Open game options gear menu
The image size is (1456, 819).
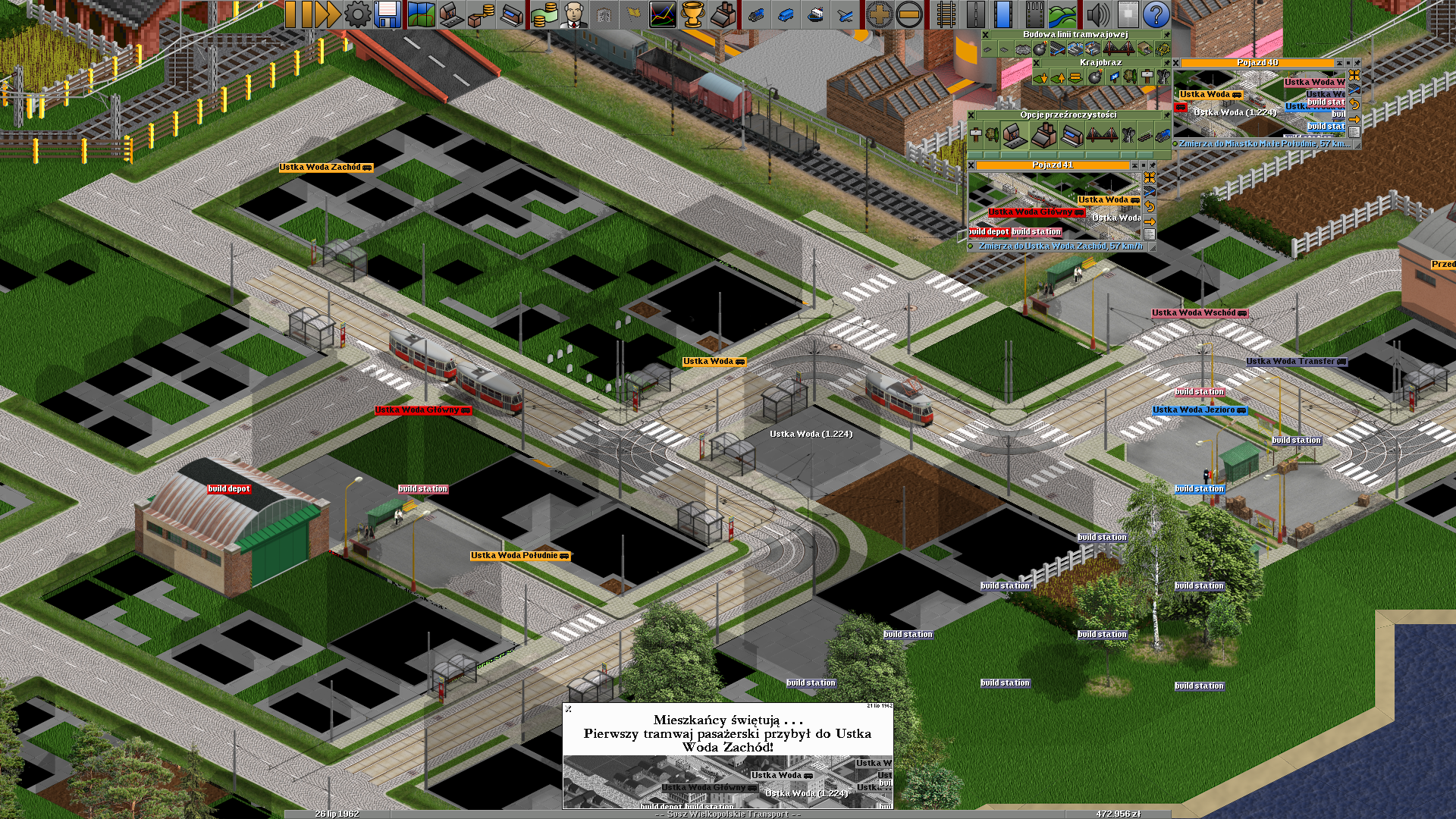coord(357,14)
